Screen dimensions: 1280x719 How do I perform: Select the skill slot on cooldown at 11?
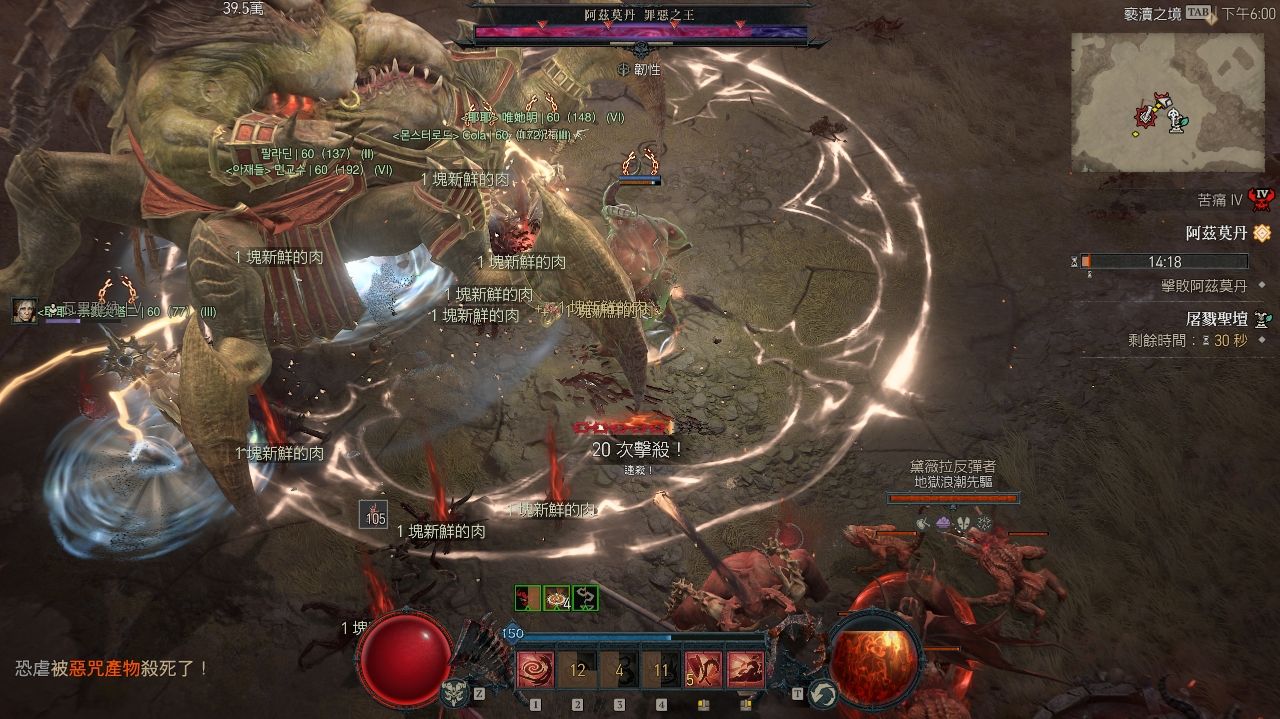[661, 669]
